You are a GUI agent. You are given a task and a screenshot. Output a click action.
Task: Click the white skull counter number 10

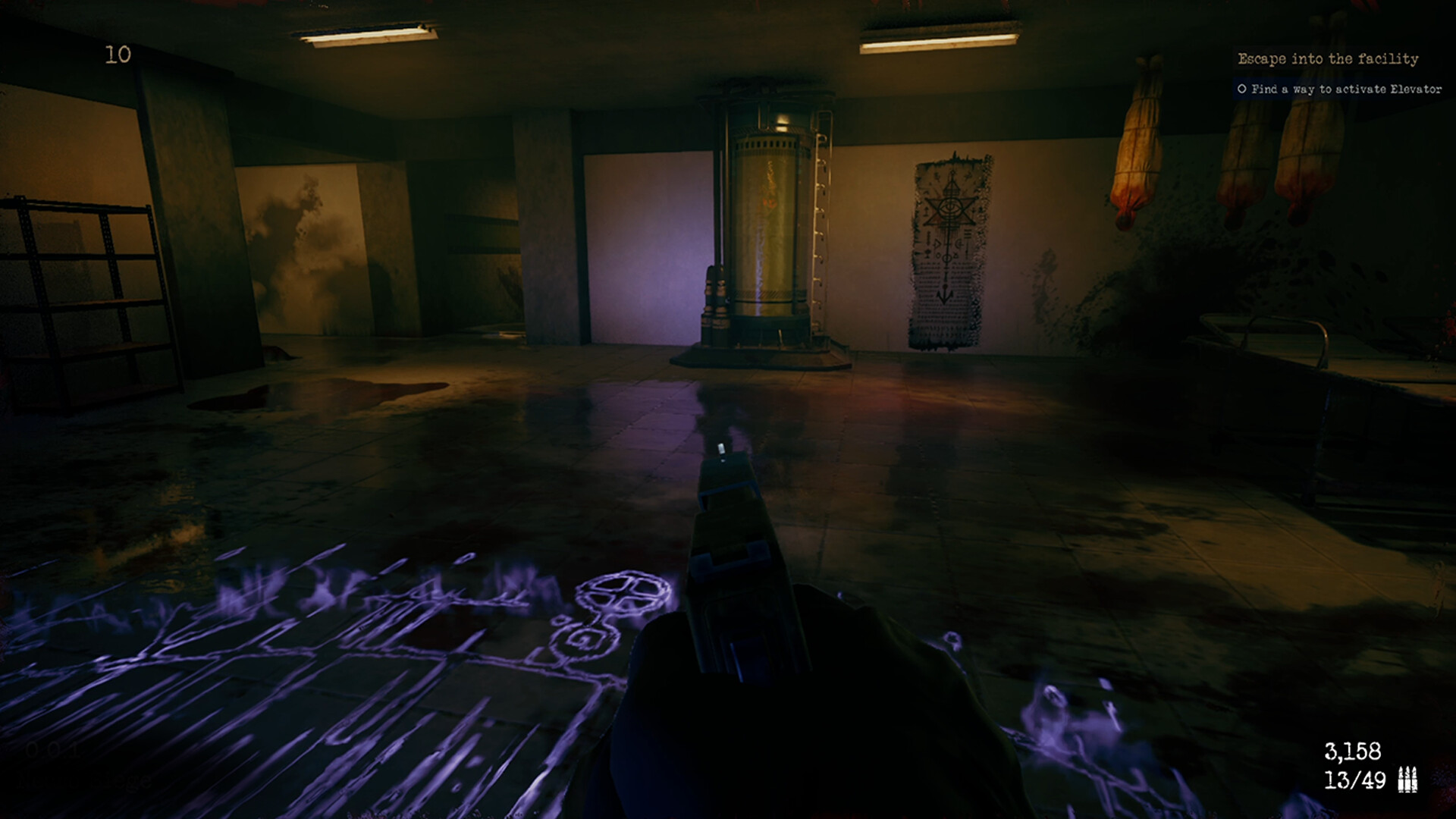coord(118,54)
